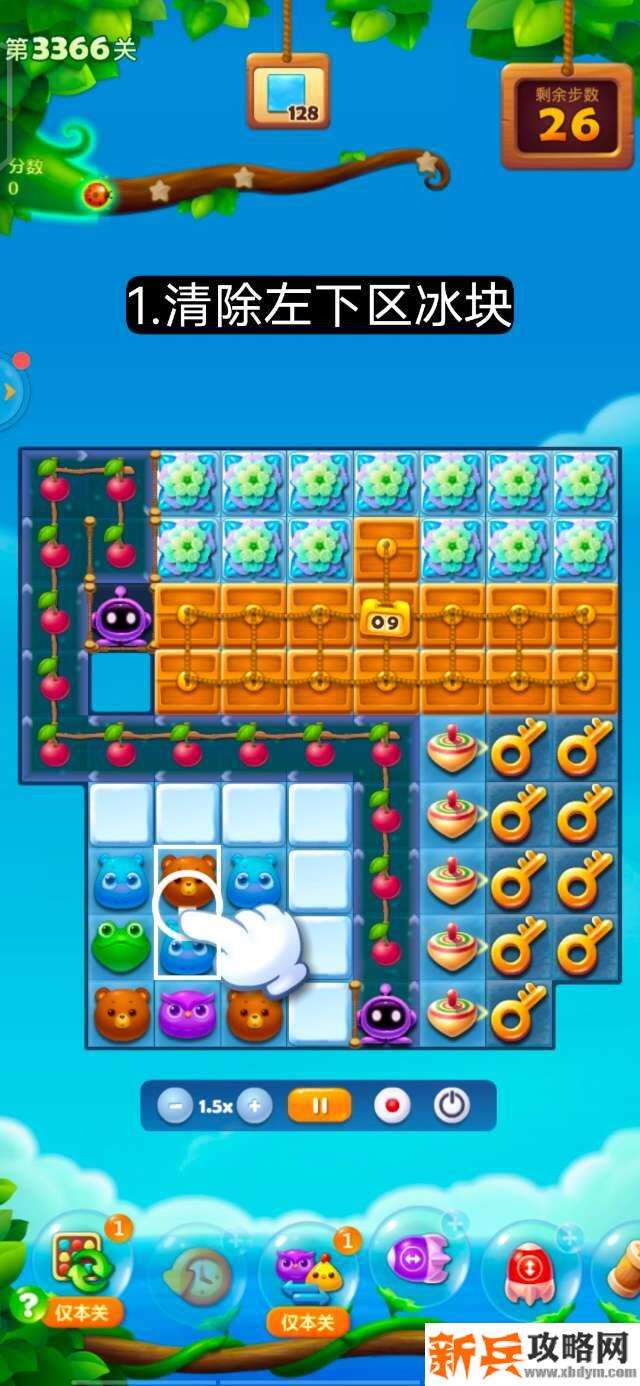Click the ice block goal sign showing 128
This screenshot has height=1386, width=640.
pos(288,92)
